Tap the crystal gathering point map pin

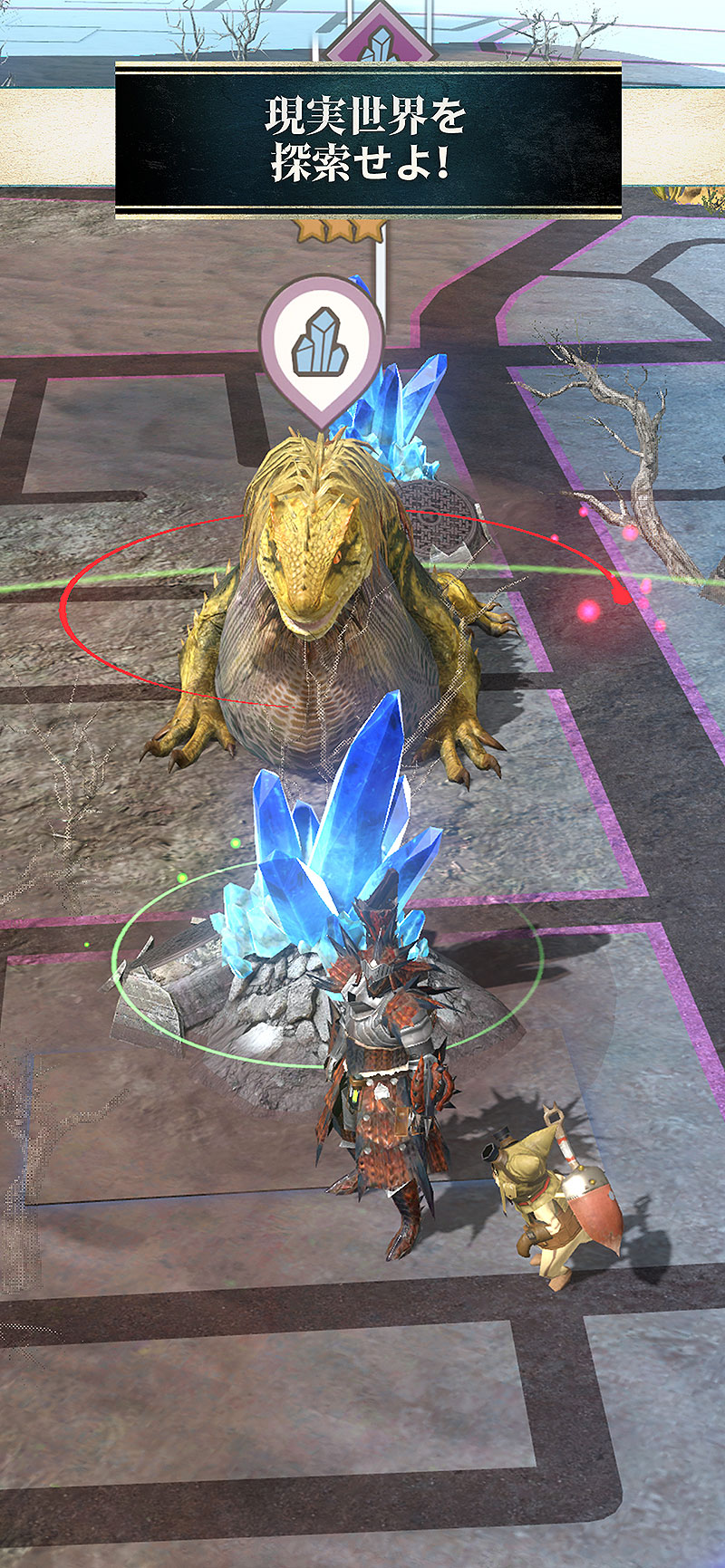(x=322, y=342)
